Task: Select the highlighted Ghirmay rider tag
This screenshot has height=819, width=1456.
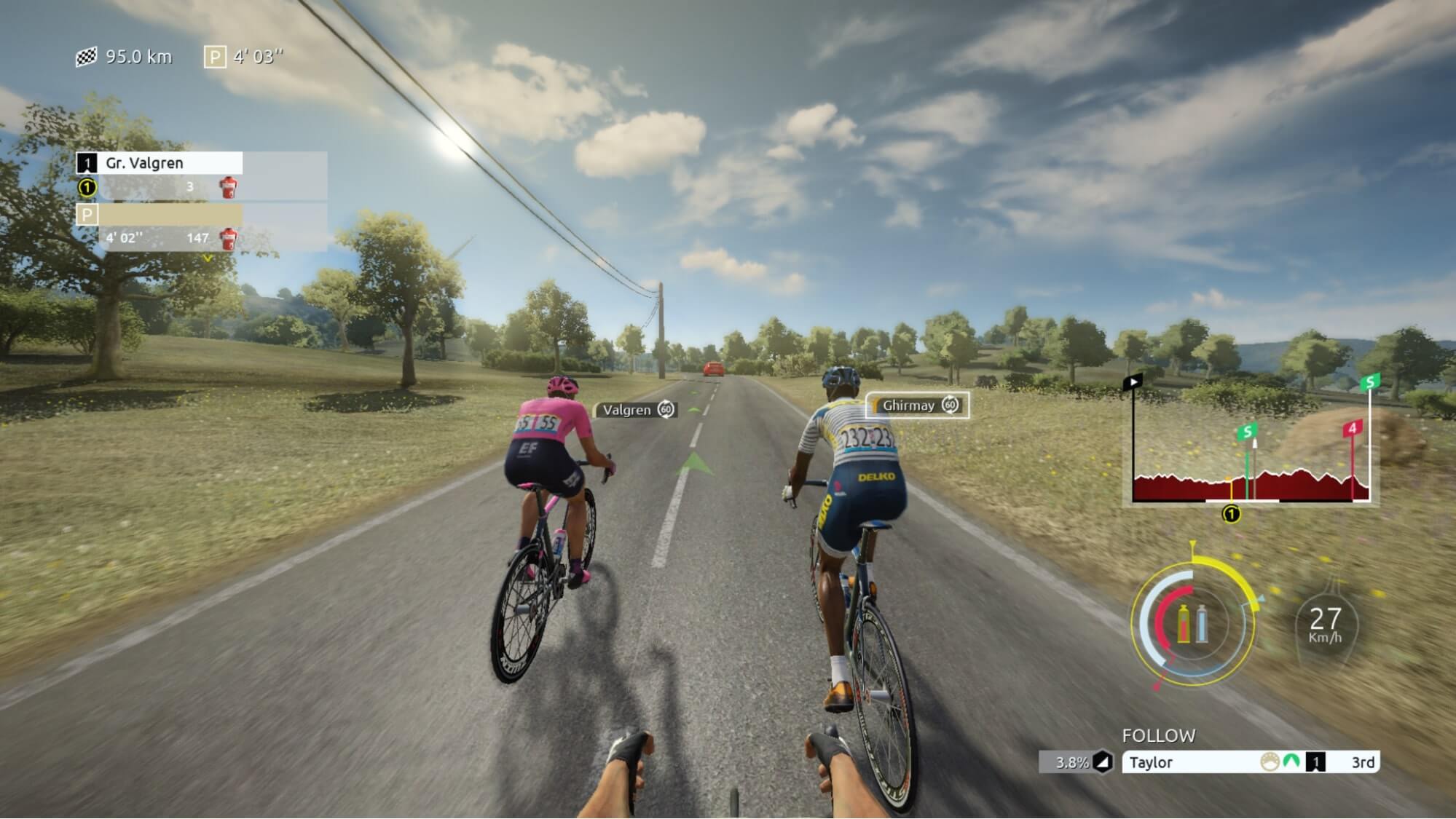Action: click(x=918, y=405)
